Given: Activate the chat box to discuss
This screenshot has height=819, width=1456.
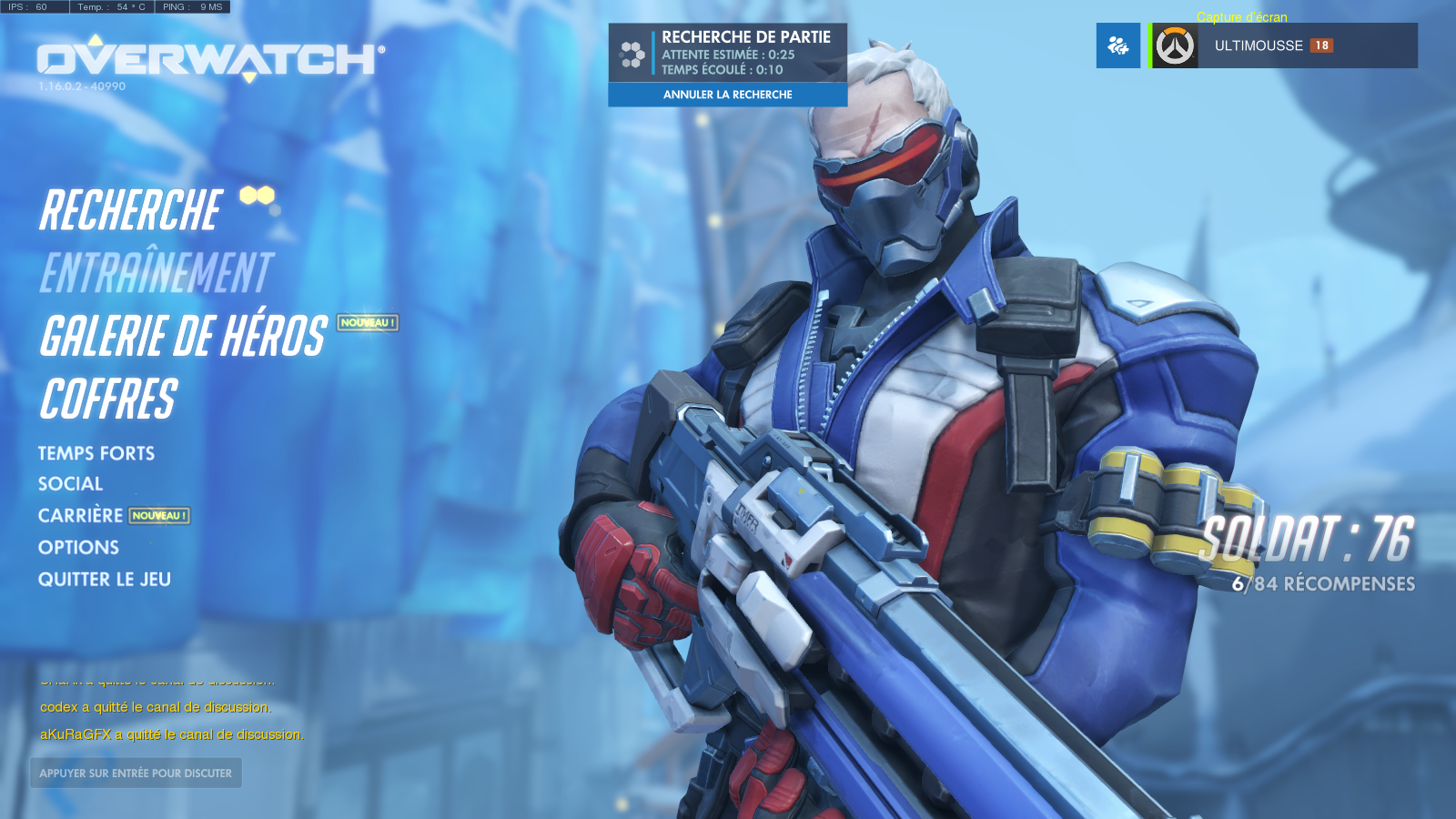Looking at the screenshot, I should [x=136, y=773].
